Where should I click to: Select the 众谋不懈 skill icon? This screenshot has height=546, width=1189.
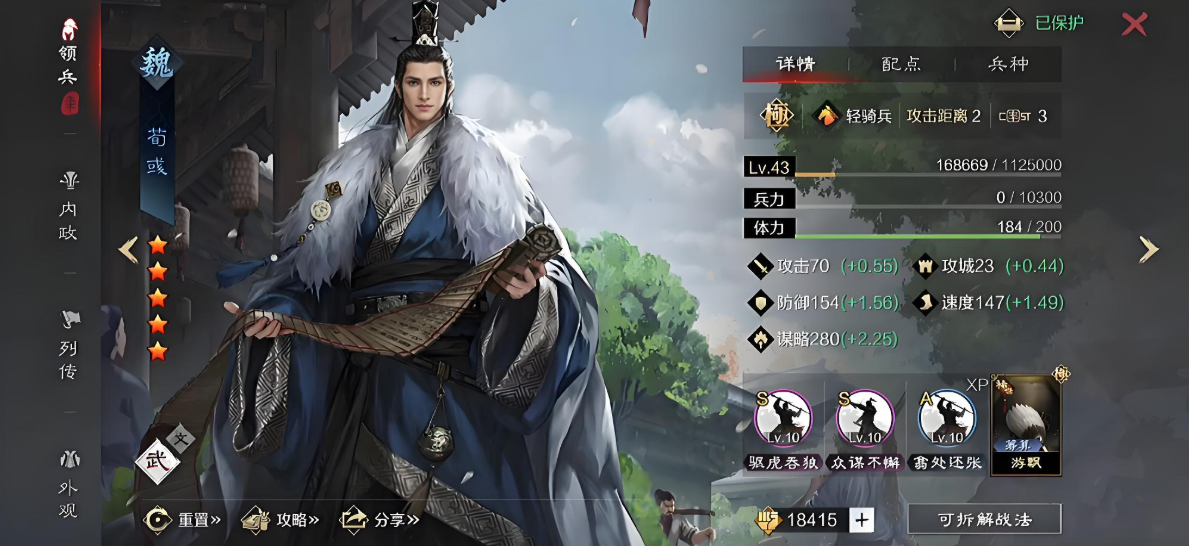tap(865, 419)
